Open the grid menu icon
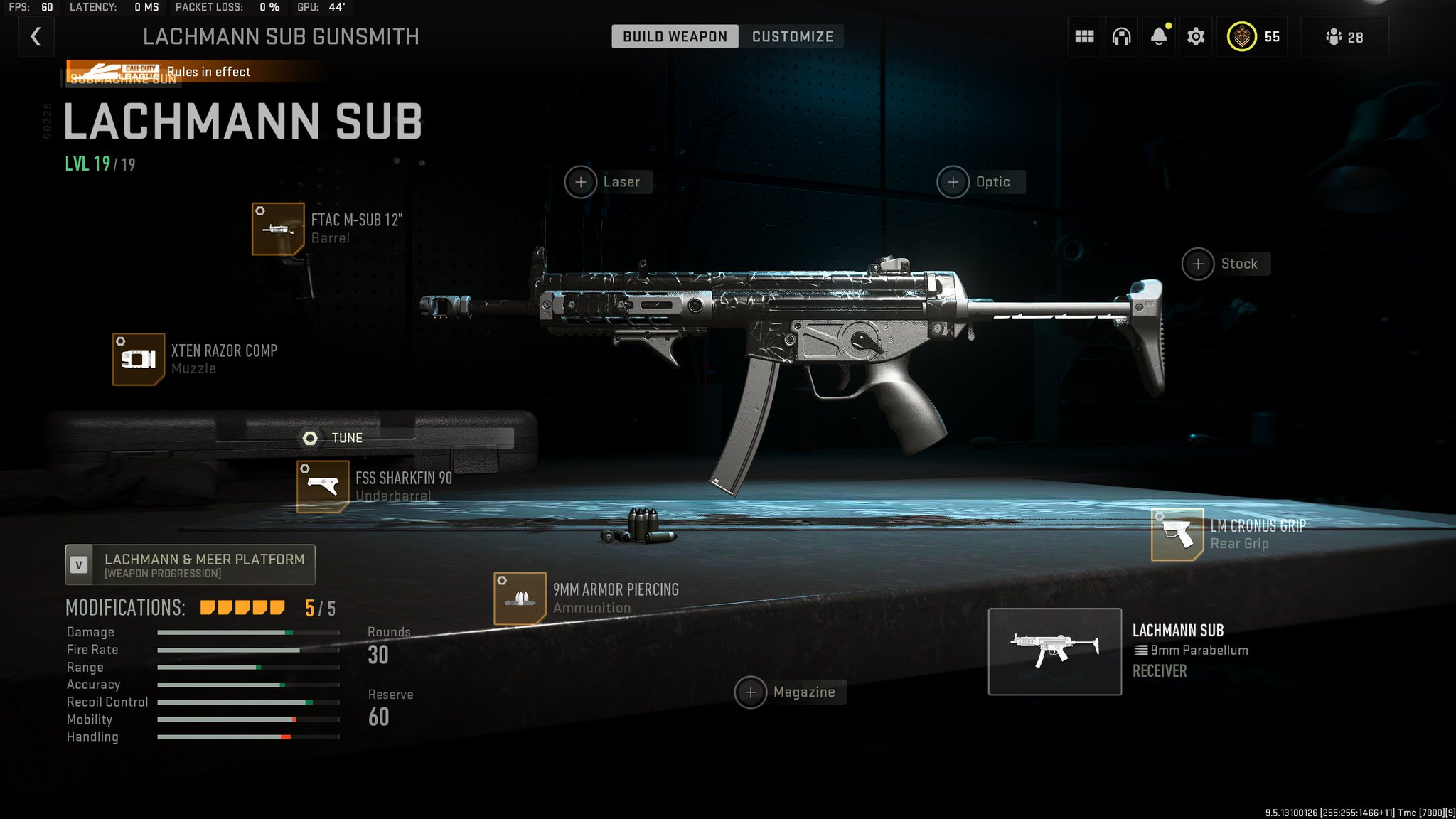This screenshot has height=819, width=1456. click(1084, 36)
